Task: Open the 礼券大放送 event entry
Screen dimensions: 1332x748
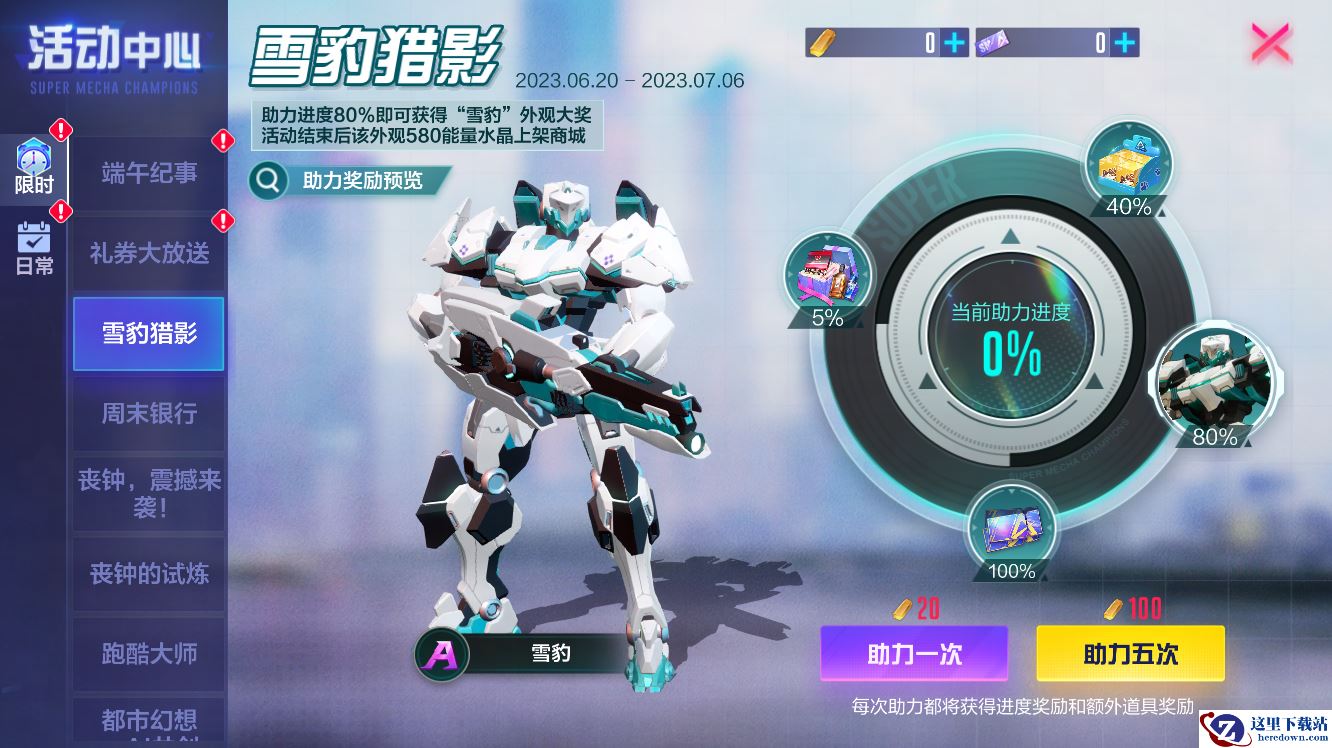Action: pos(149,254)
